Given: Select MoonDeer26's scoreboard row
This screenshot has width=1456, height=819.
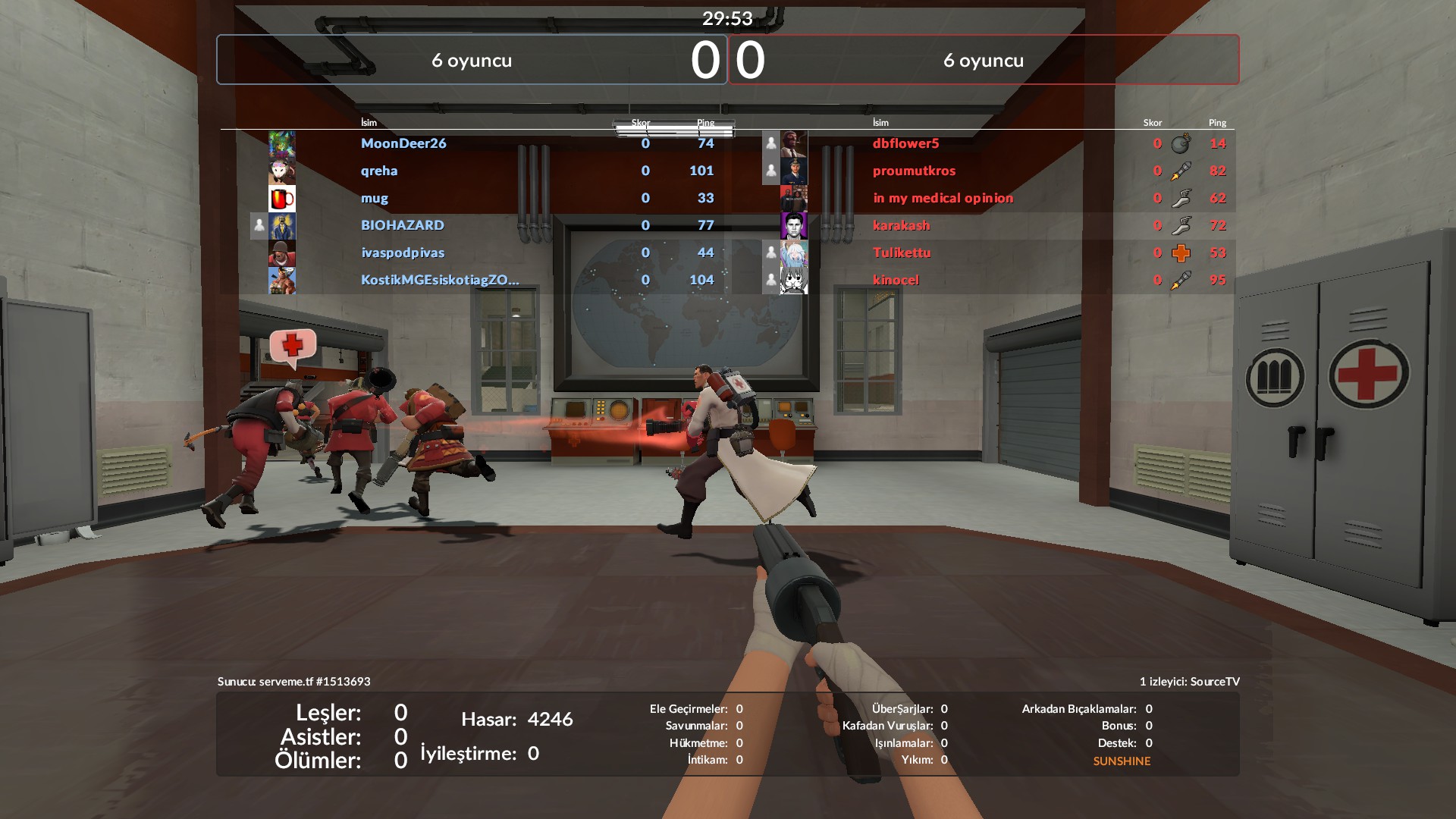Looking at the screenshot, I should 403,143.
